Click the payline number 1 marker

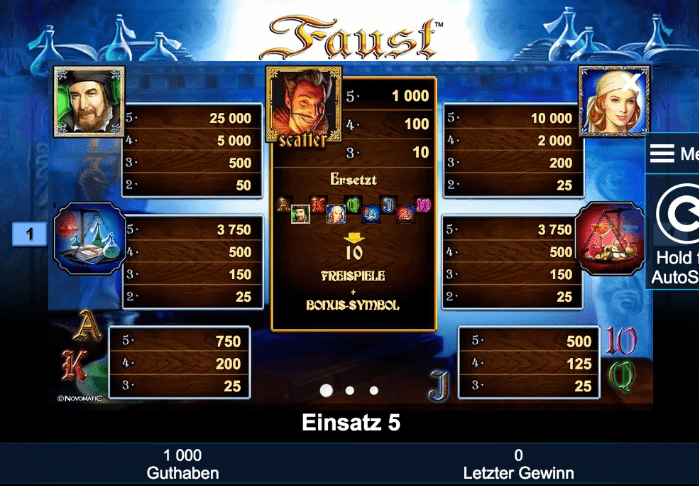tap(29, 234)
